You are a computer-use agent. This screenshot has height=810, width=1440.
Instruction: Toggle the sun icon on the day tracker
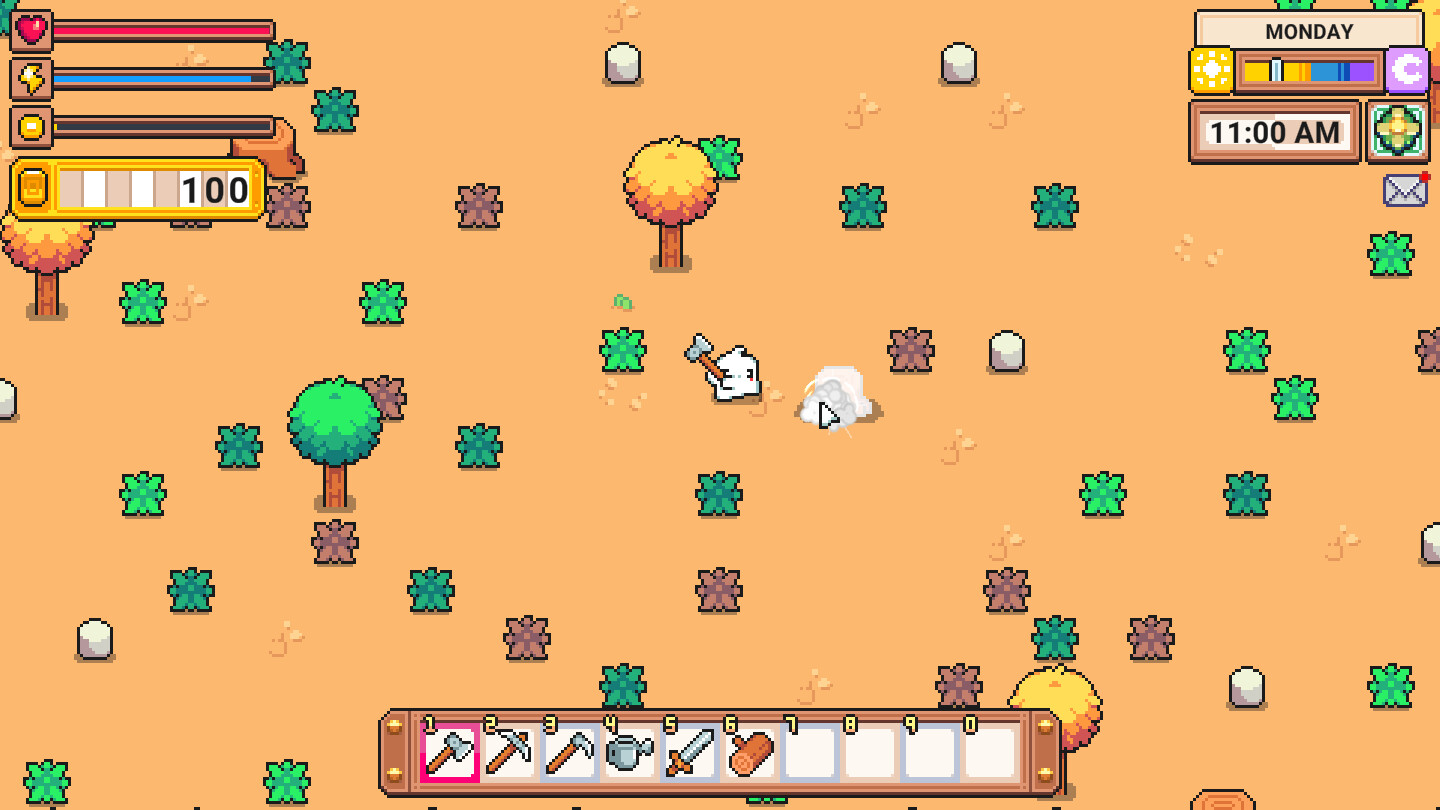[x=1213, y=71]
